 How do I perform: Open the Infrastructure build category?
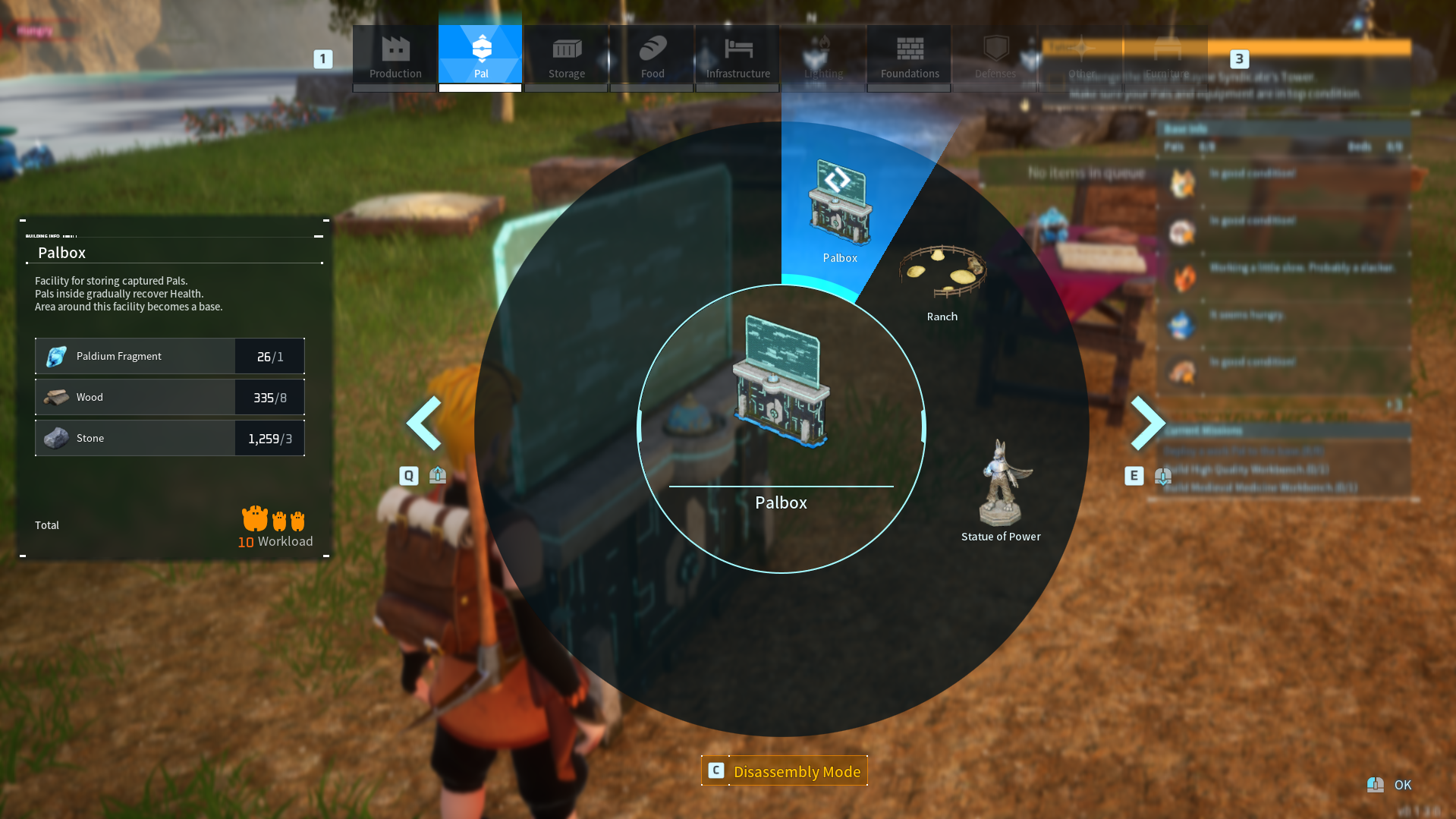737,53
